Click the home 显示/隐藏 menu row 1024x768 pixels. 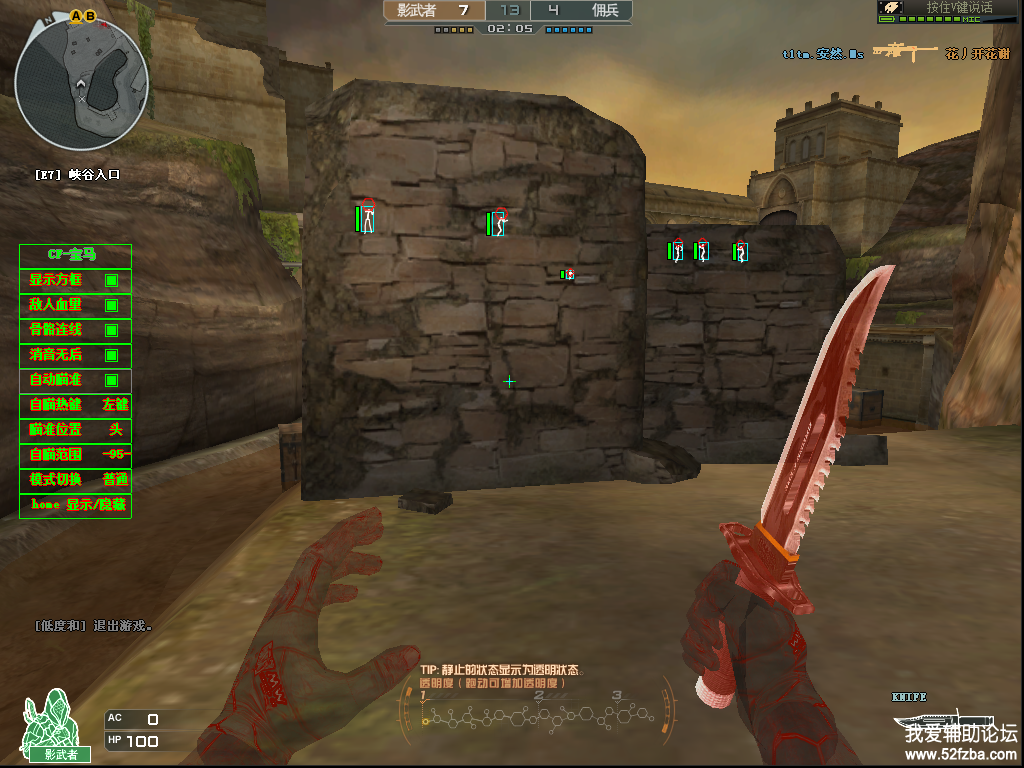(x=76, y=505)
